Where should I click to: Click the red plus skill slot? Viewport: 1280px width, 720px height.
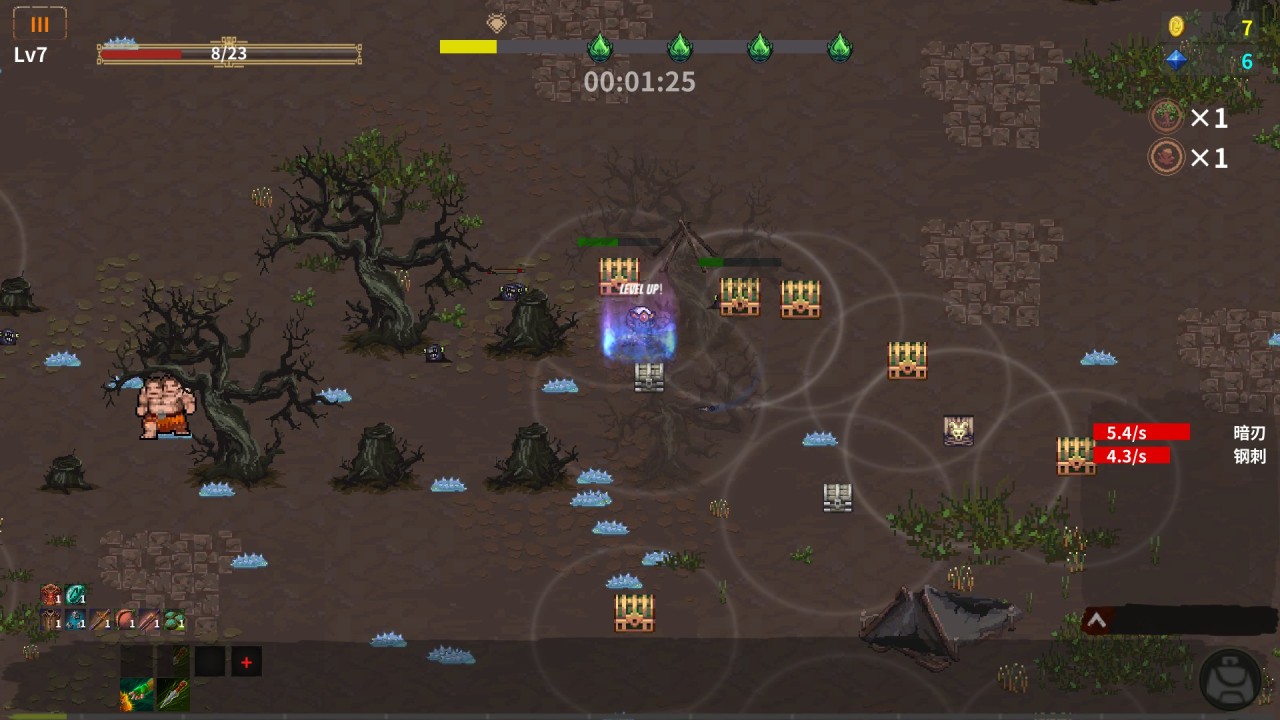click(246, 662)
